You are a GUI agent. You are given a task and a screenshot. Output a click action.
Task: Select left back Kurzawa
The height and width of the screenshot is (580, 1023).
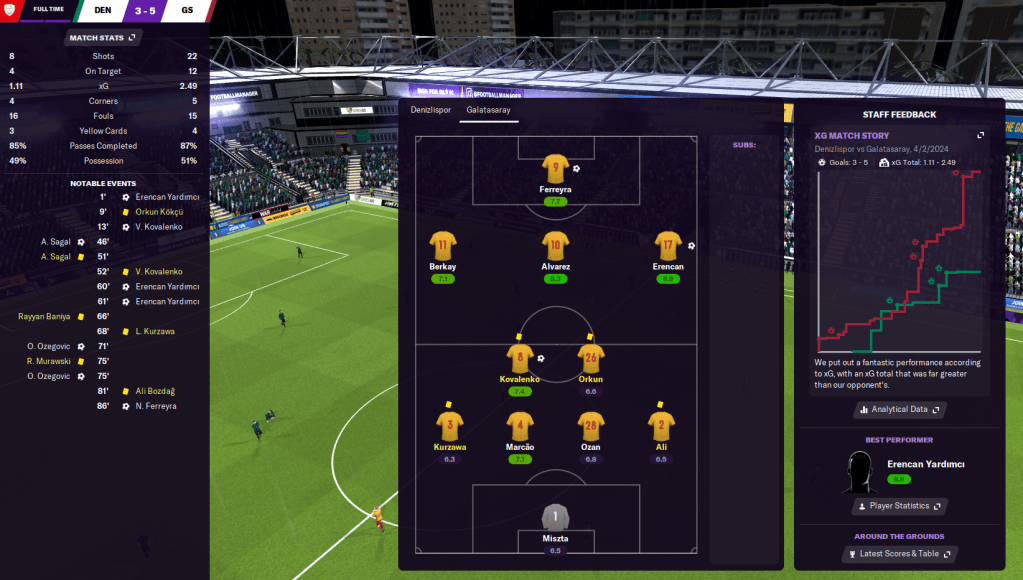click(449, 425)
